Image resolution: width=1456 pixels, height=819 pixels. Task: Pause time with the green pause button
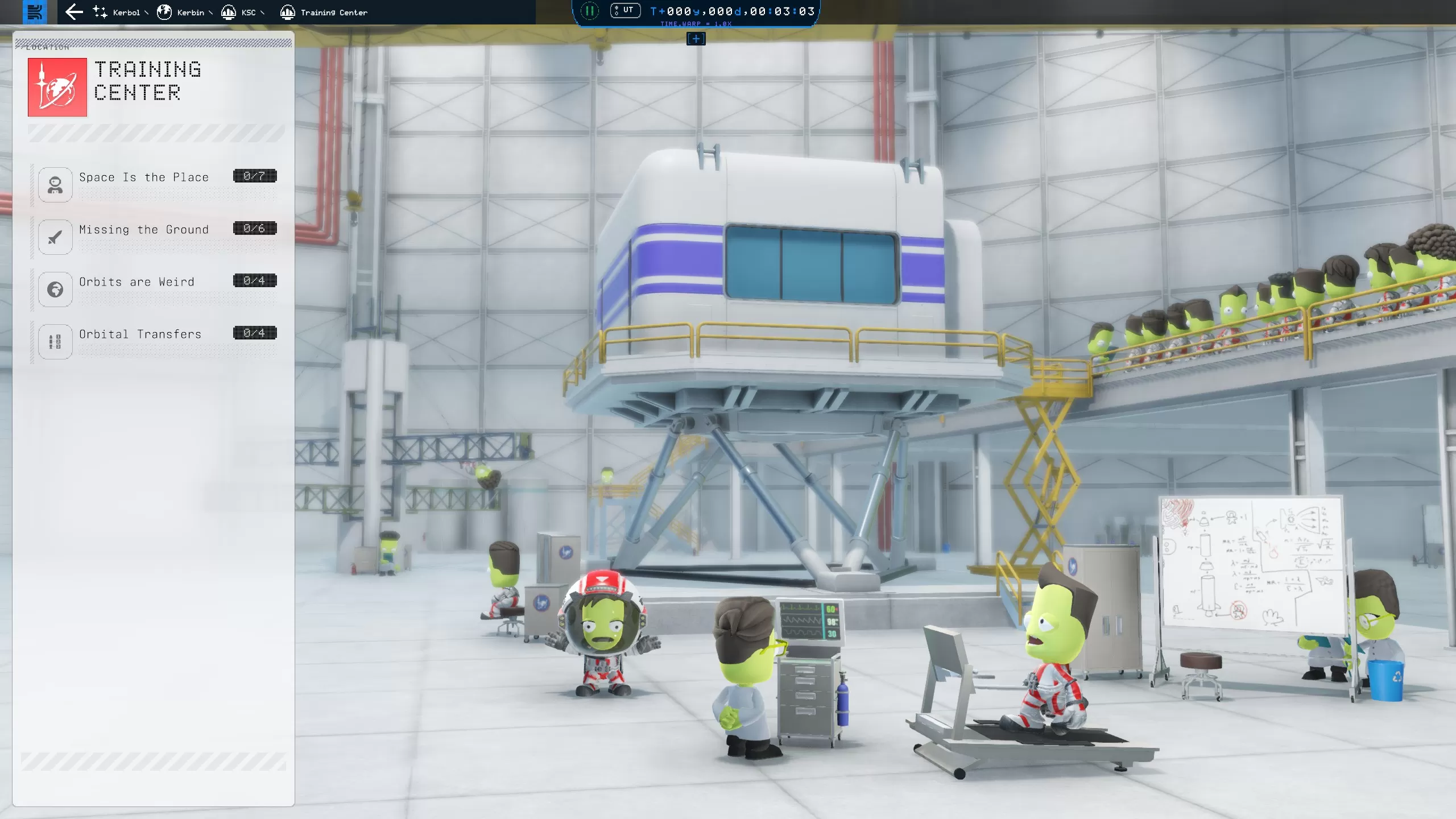pos(590,11)
